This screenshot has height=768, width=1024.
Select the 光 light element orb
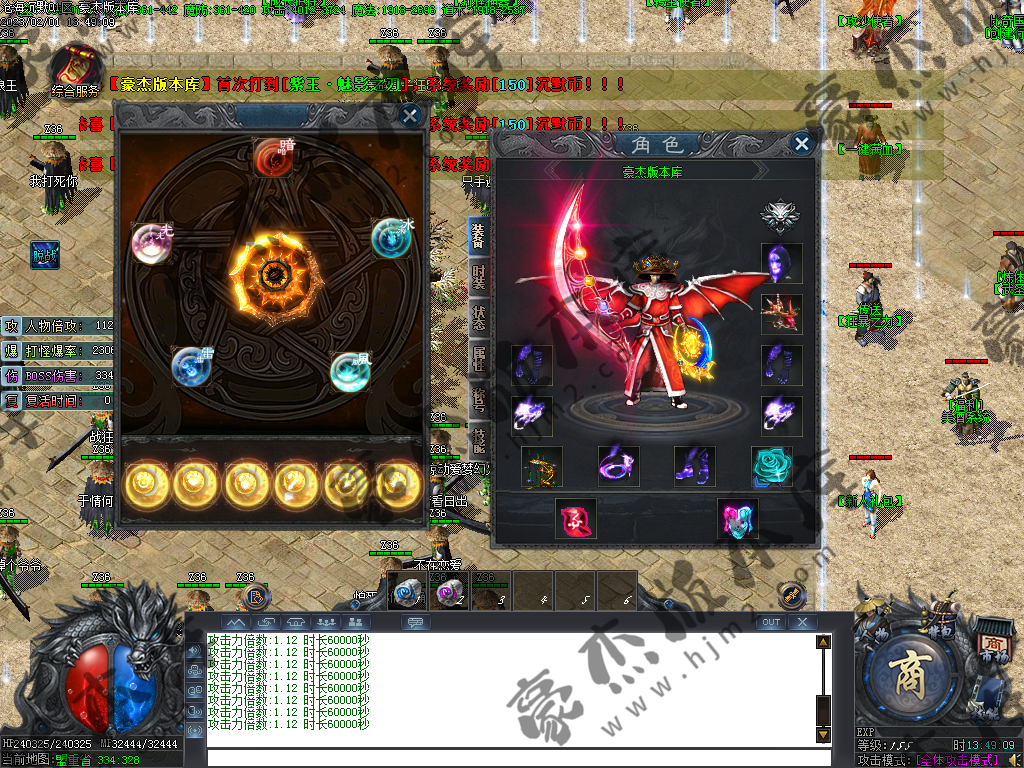pos(152,242)
